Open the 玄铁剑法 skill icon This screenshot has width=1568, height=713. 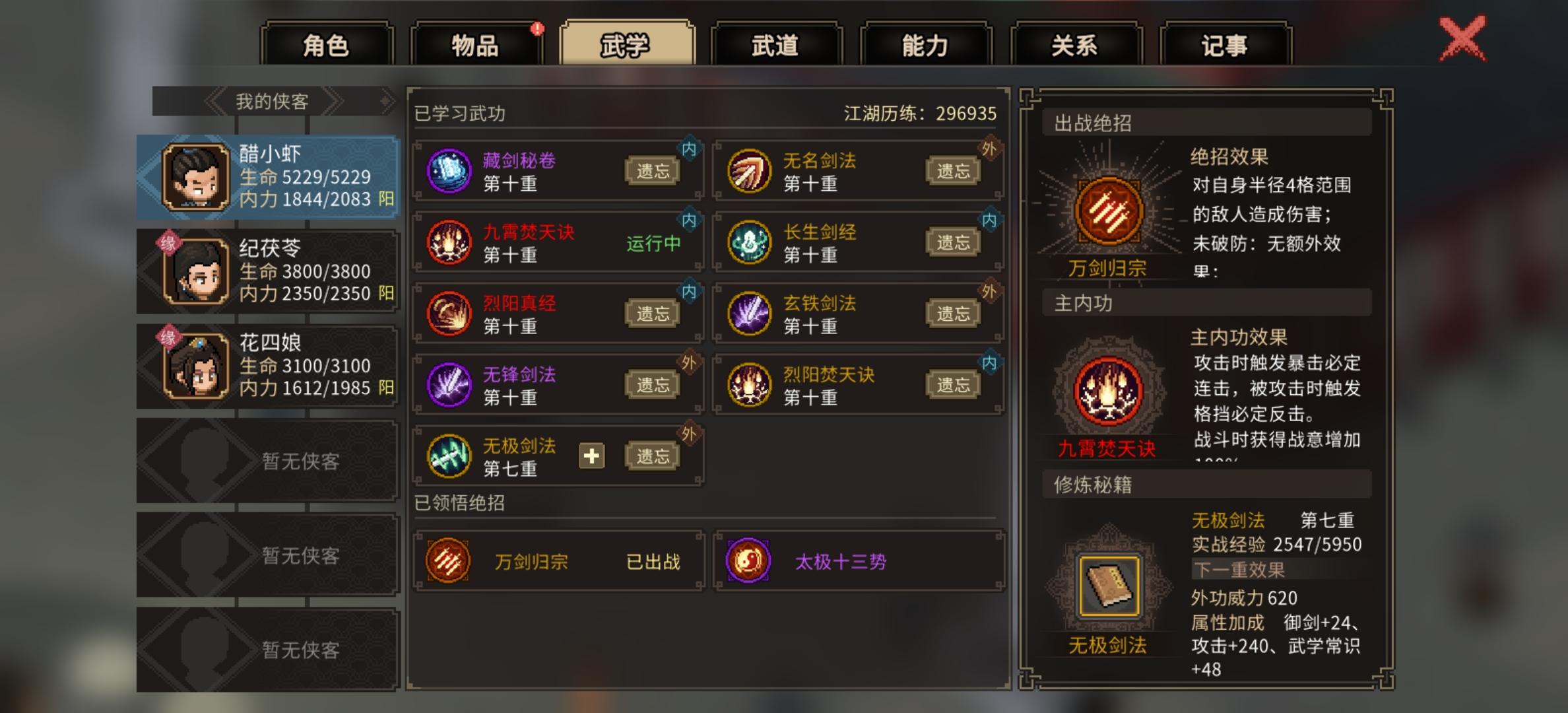[x=750, y=313]
